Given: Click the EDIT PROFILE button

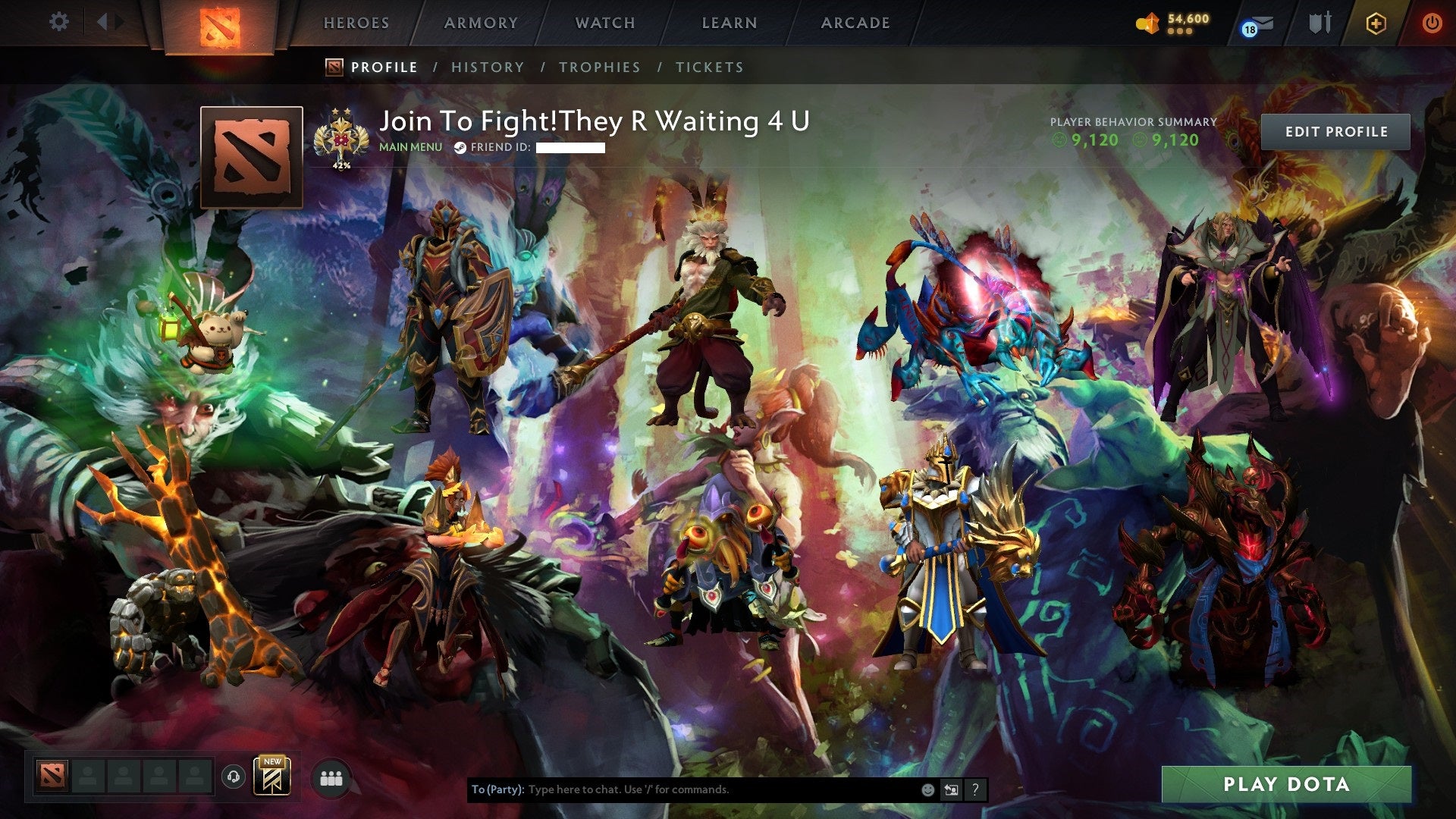Looking at the screenshot, I should click(1337, 130).
